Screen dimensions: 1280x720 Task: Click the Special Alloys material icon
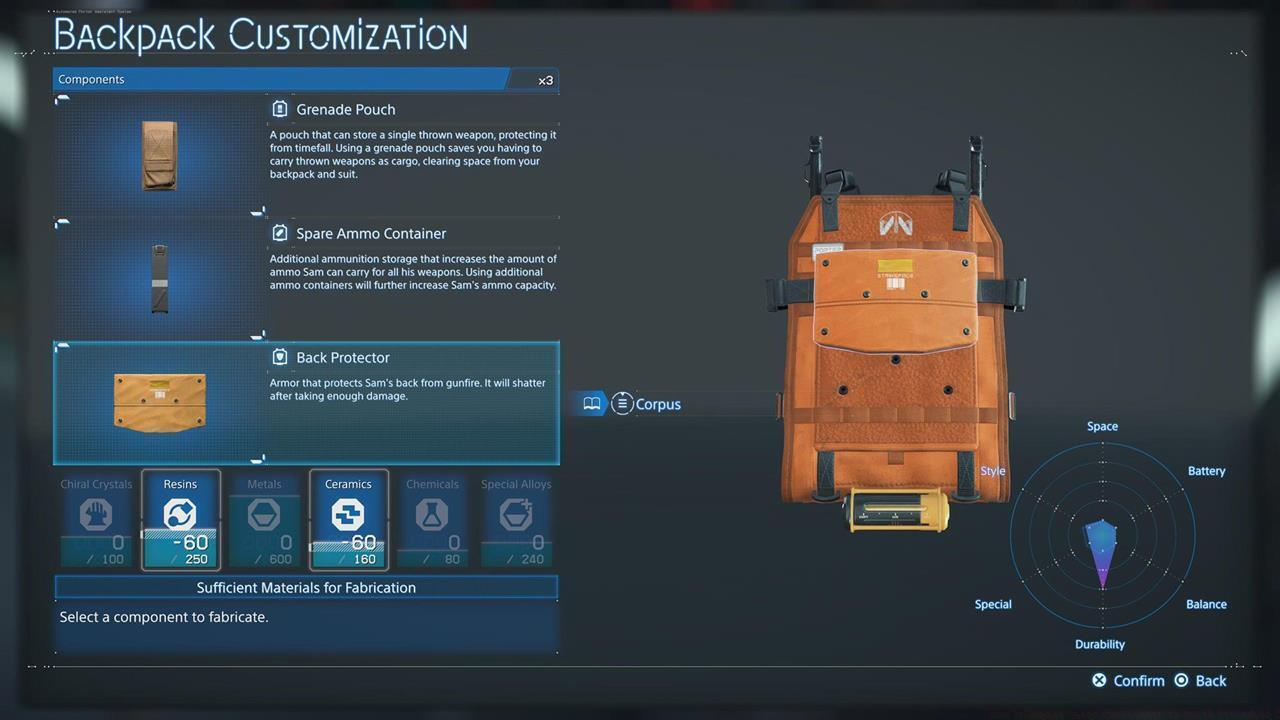pyautogui.click(x=516, y=515)
